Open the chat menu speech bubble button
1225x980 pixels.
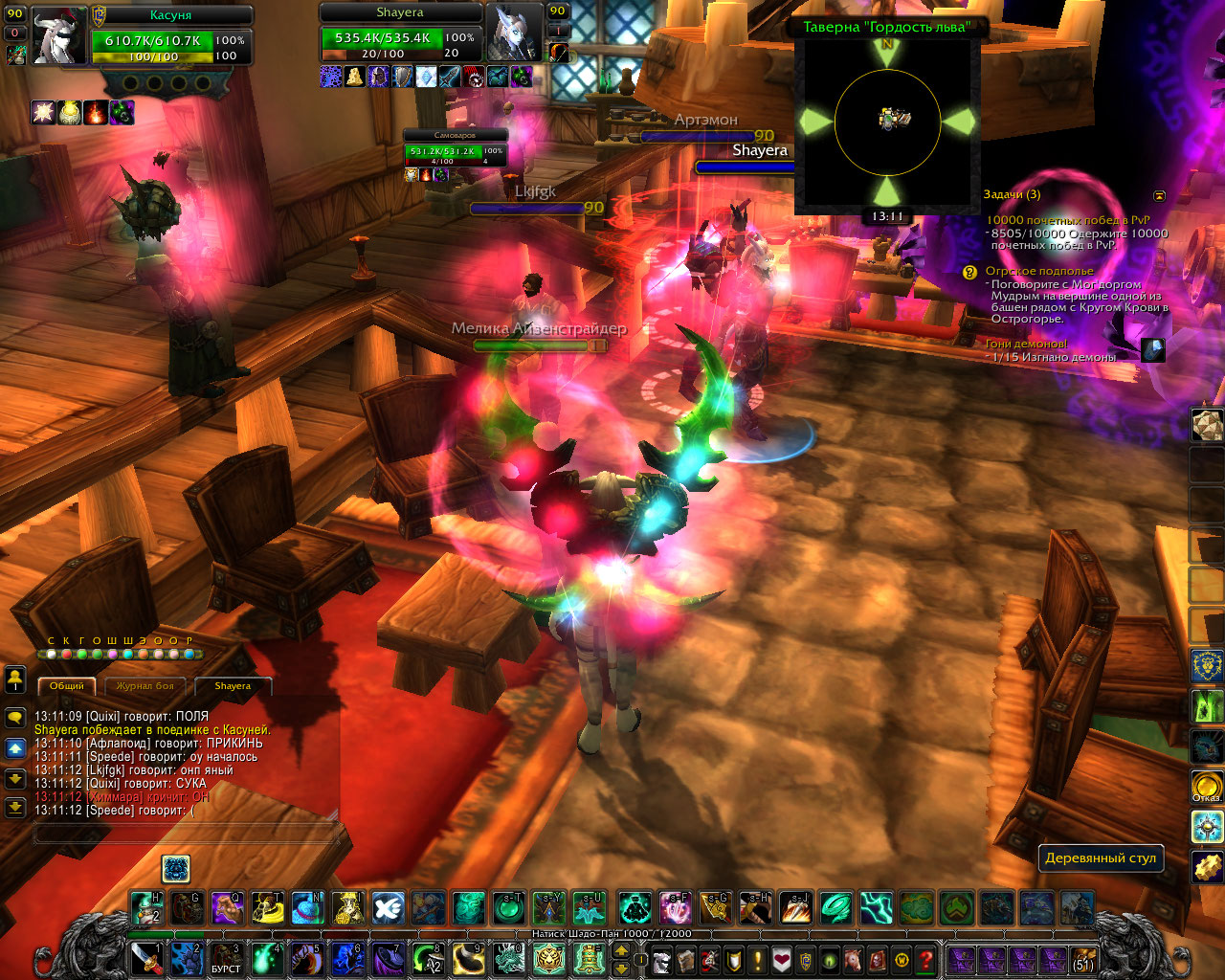click(x=15, y=717)
